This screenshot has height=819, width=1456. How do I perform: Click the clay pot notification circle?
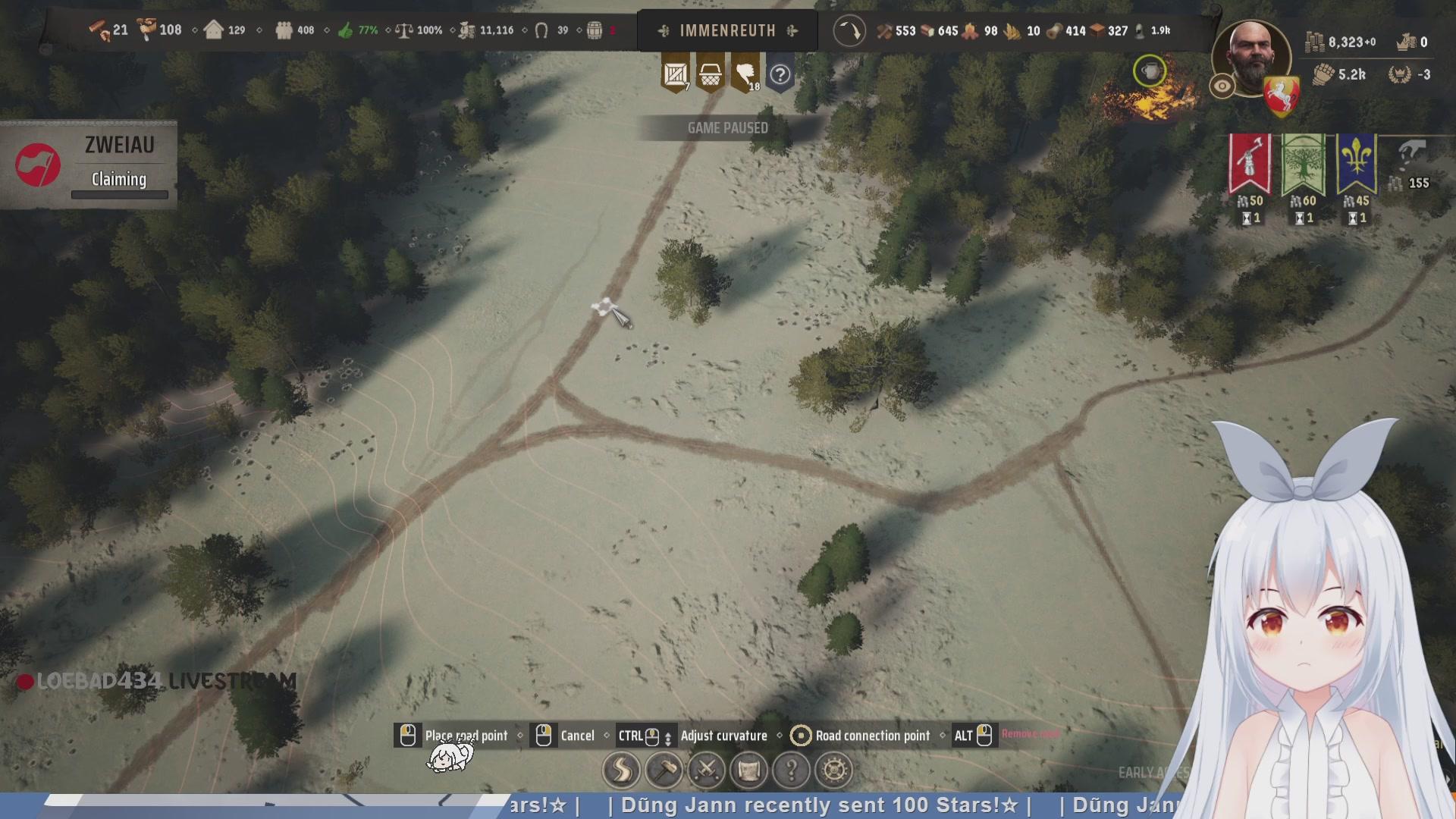(x=1150, y=72)
